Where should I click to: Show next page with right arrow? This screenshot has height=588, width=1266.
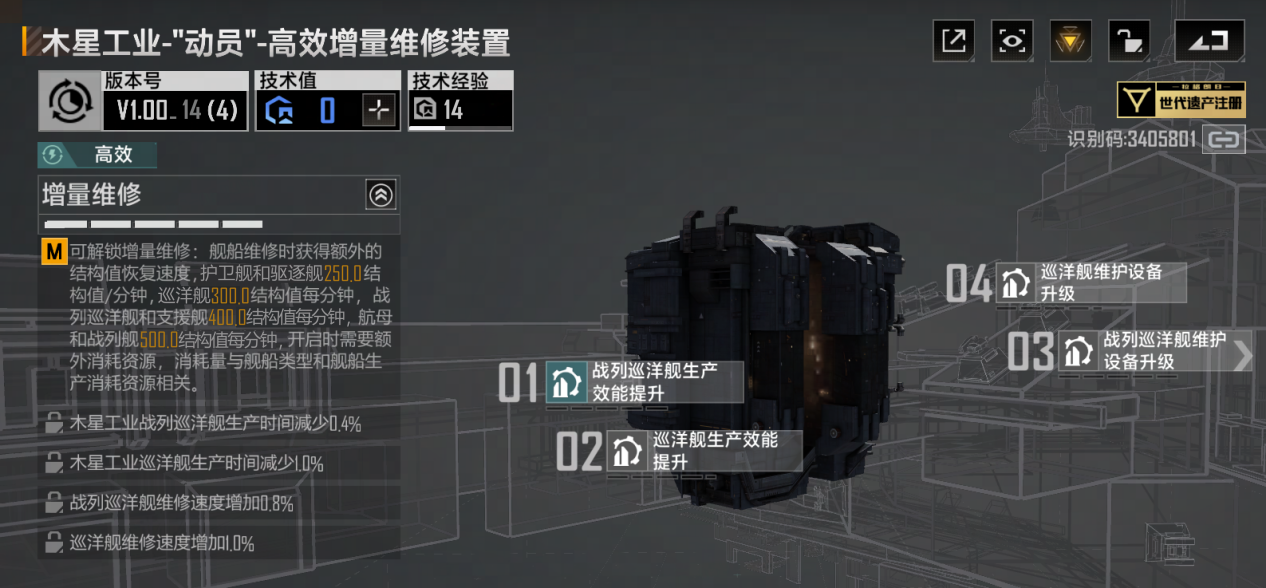1243,355
